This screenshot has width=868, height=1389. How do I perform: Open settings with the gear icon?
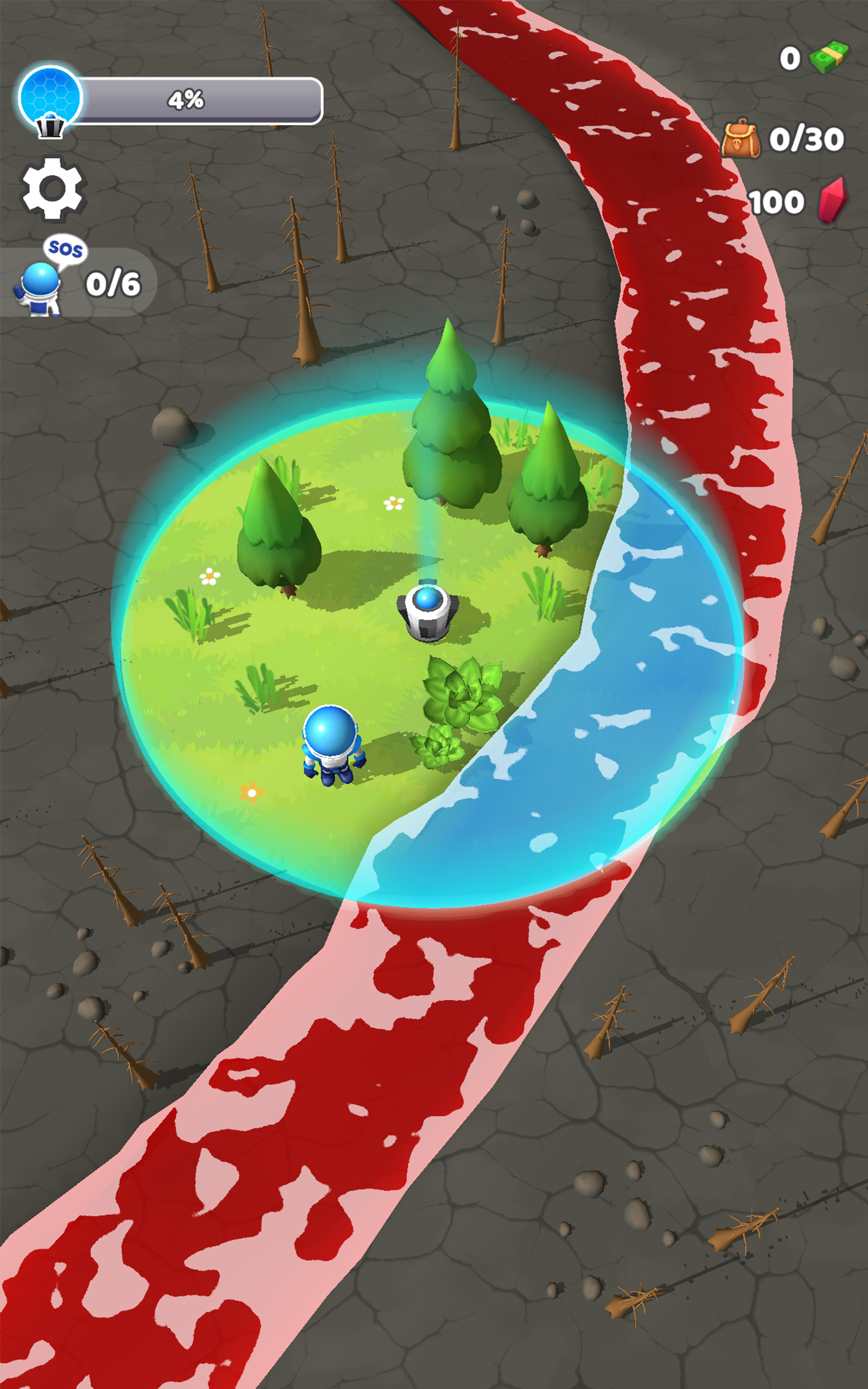pyautogui.click(x=52, y=188)
